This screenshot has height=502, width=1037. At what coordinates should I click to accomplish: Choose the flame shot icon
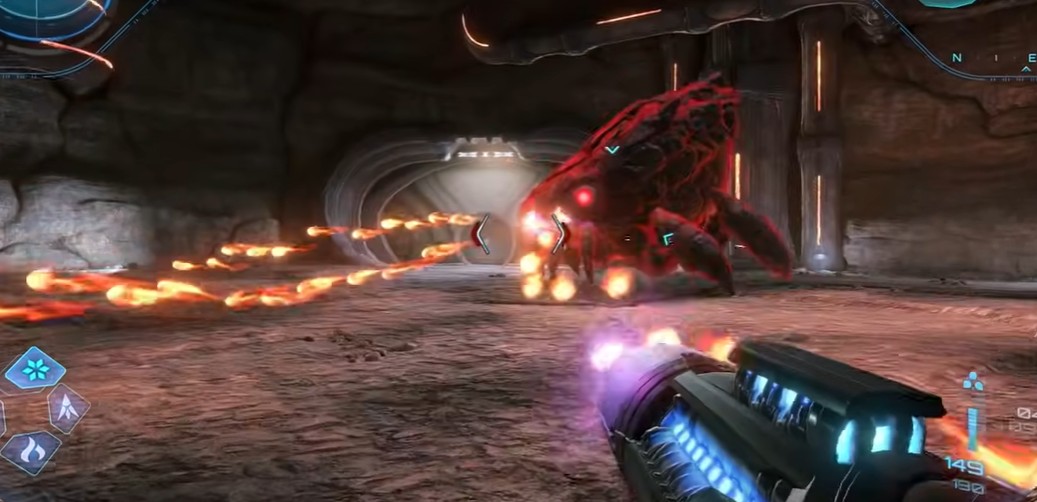[30, 453]
